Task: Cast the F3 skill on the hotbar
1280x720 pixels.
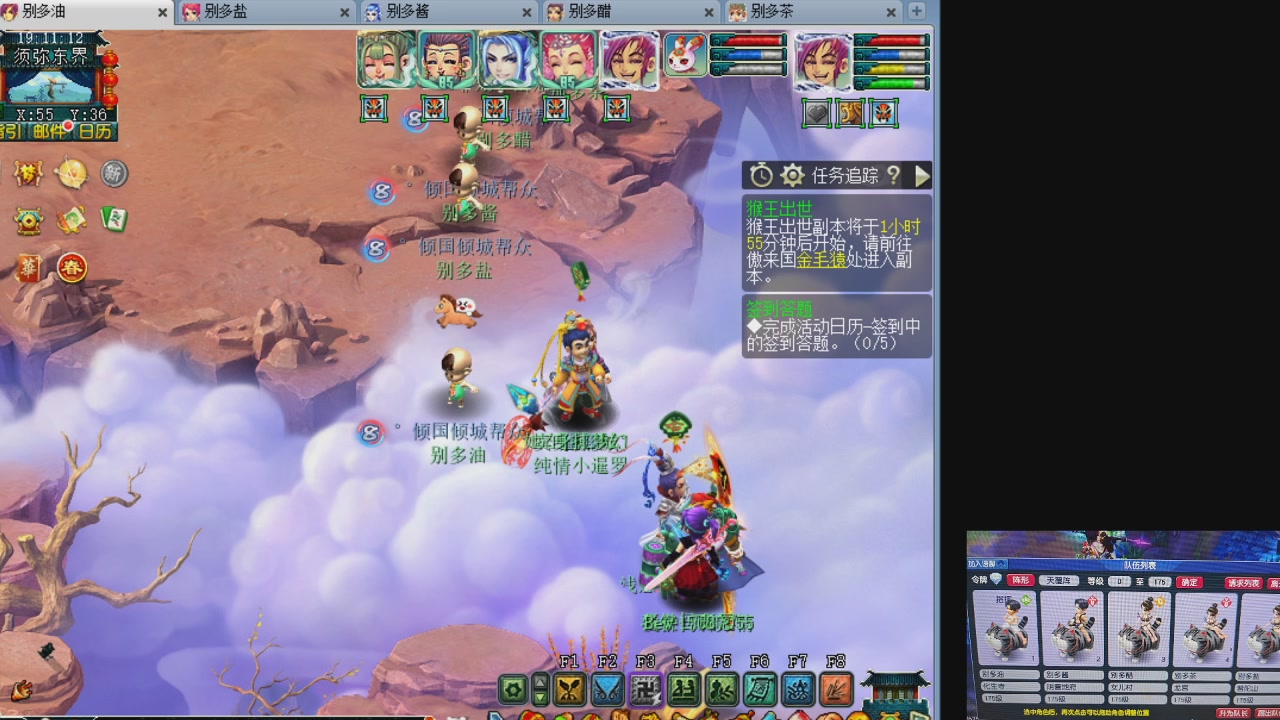Action: click(x=645, y=688)
